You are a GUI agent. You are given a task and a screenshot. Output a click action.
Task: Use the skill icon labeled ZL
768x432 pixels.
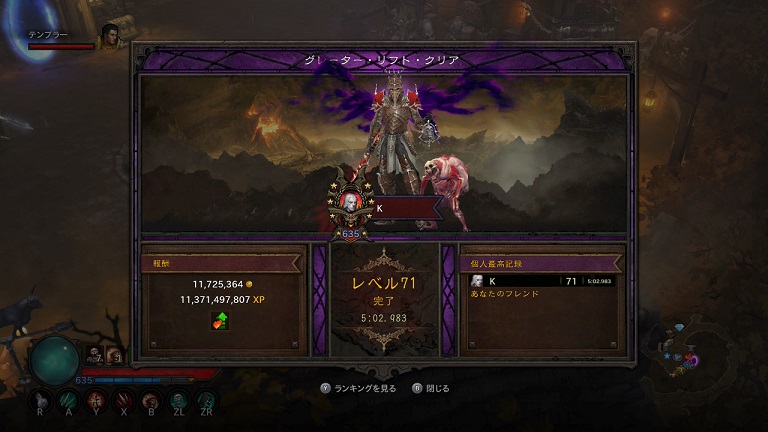click(178, 399)
